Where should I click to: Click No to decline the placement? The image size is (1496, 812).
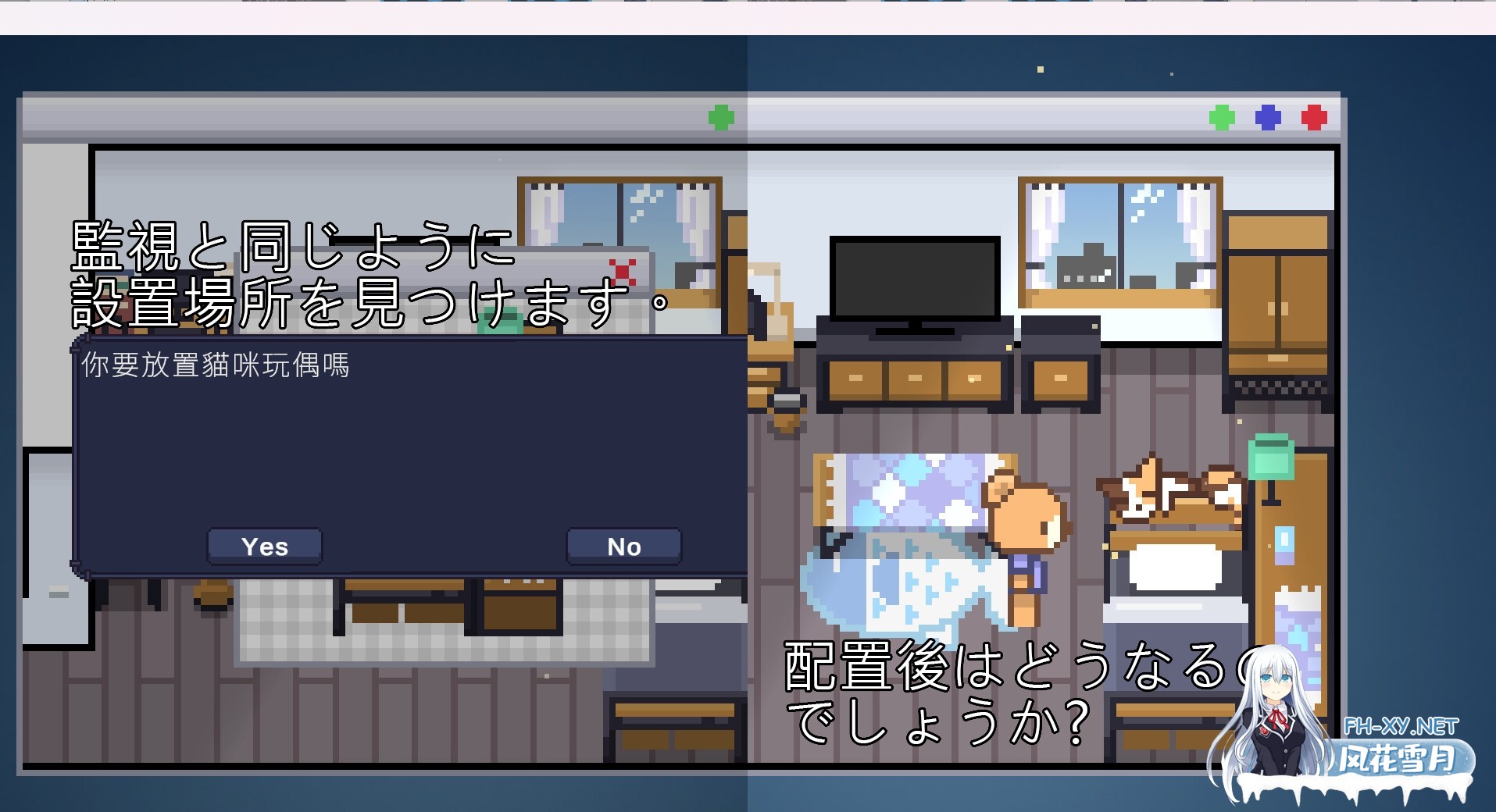click(623, 546)
